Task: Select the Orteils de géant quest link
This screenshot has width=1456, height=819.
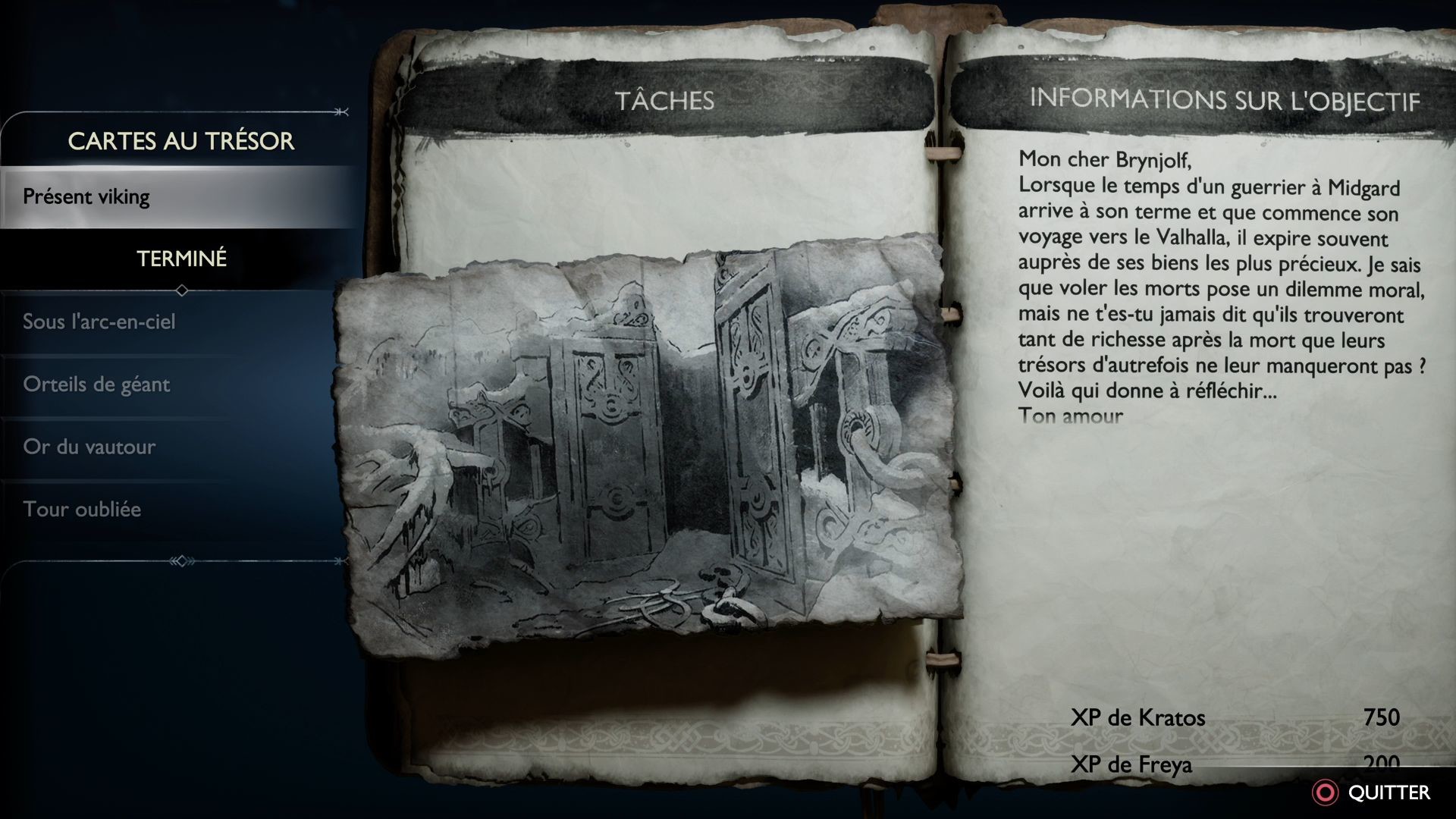Action: click(97, 384)
